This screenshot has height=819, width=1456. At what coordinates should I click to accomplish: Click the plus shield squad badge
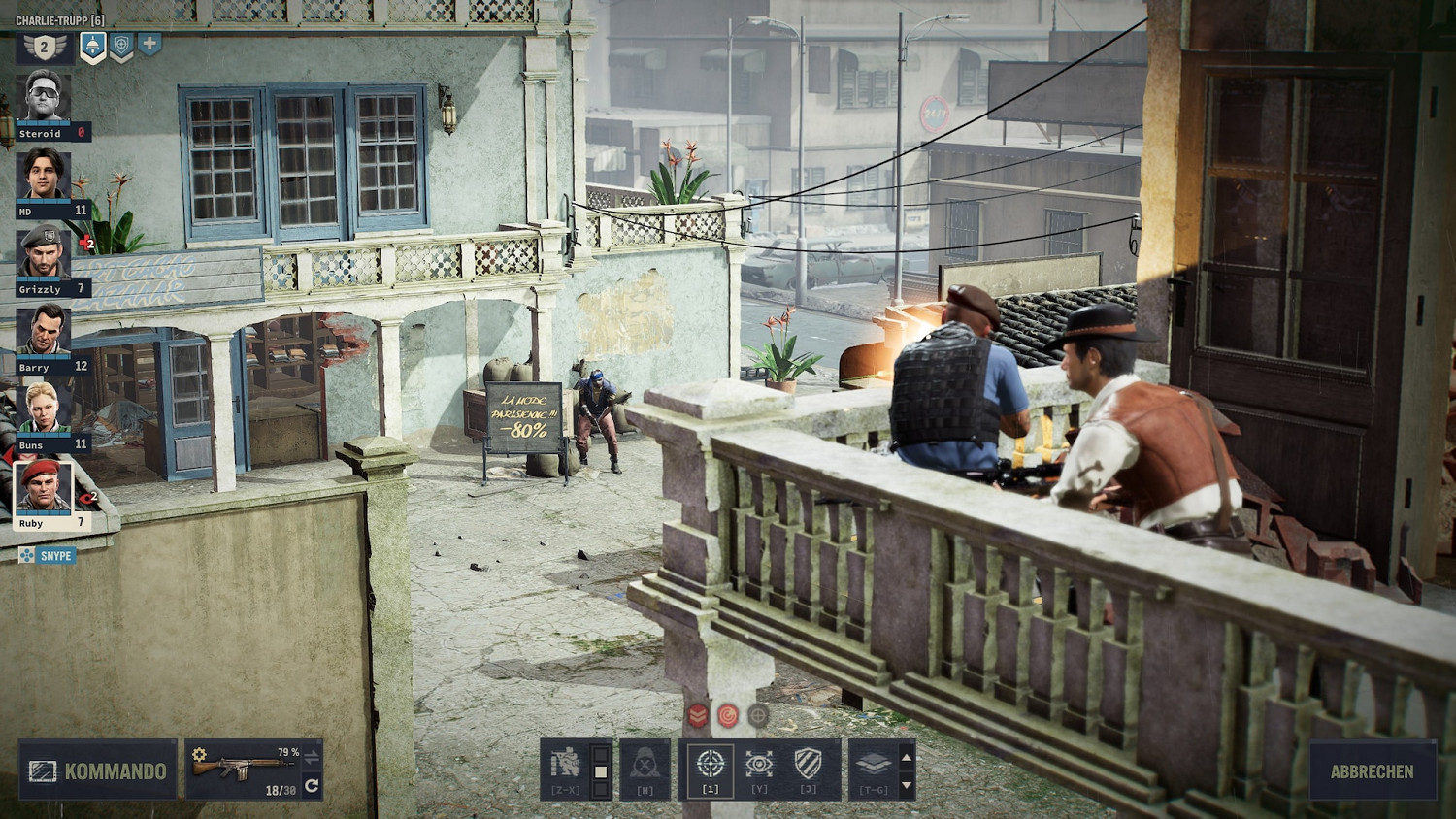[x=149, y=44]
